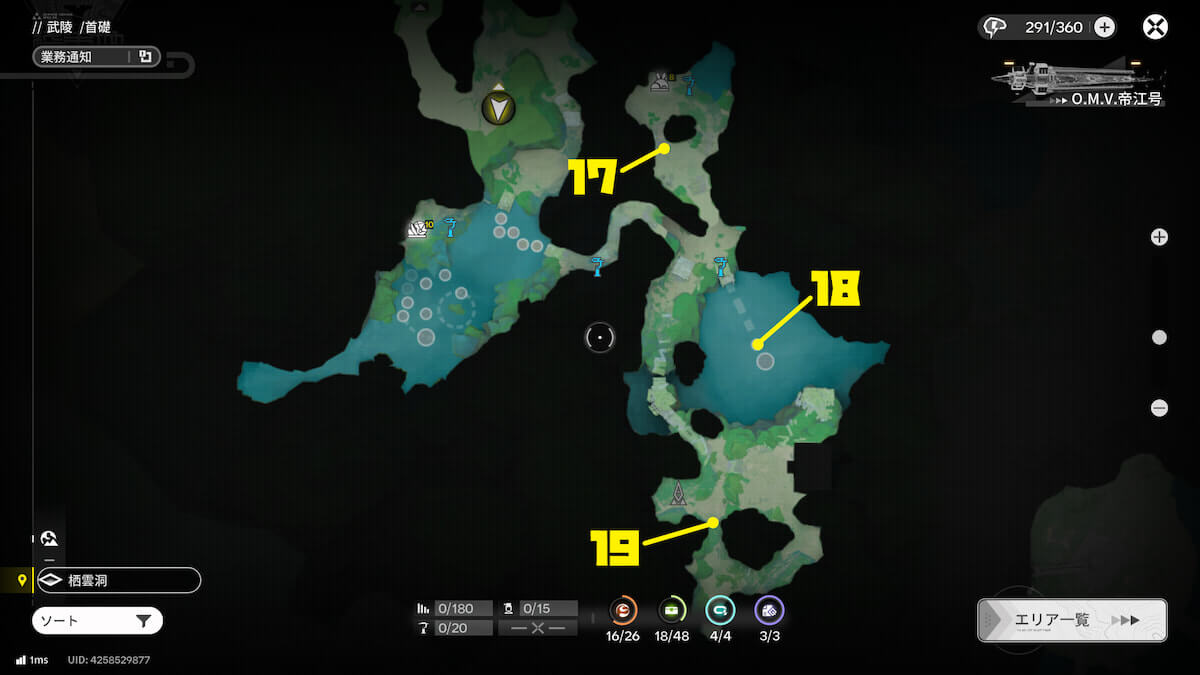Add stamina with the plus button

click(x=1104, y=27)
